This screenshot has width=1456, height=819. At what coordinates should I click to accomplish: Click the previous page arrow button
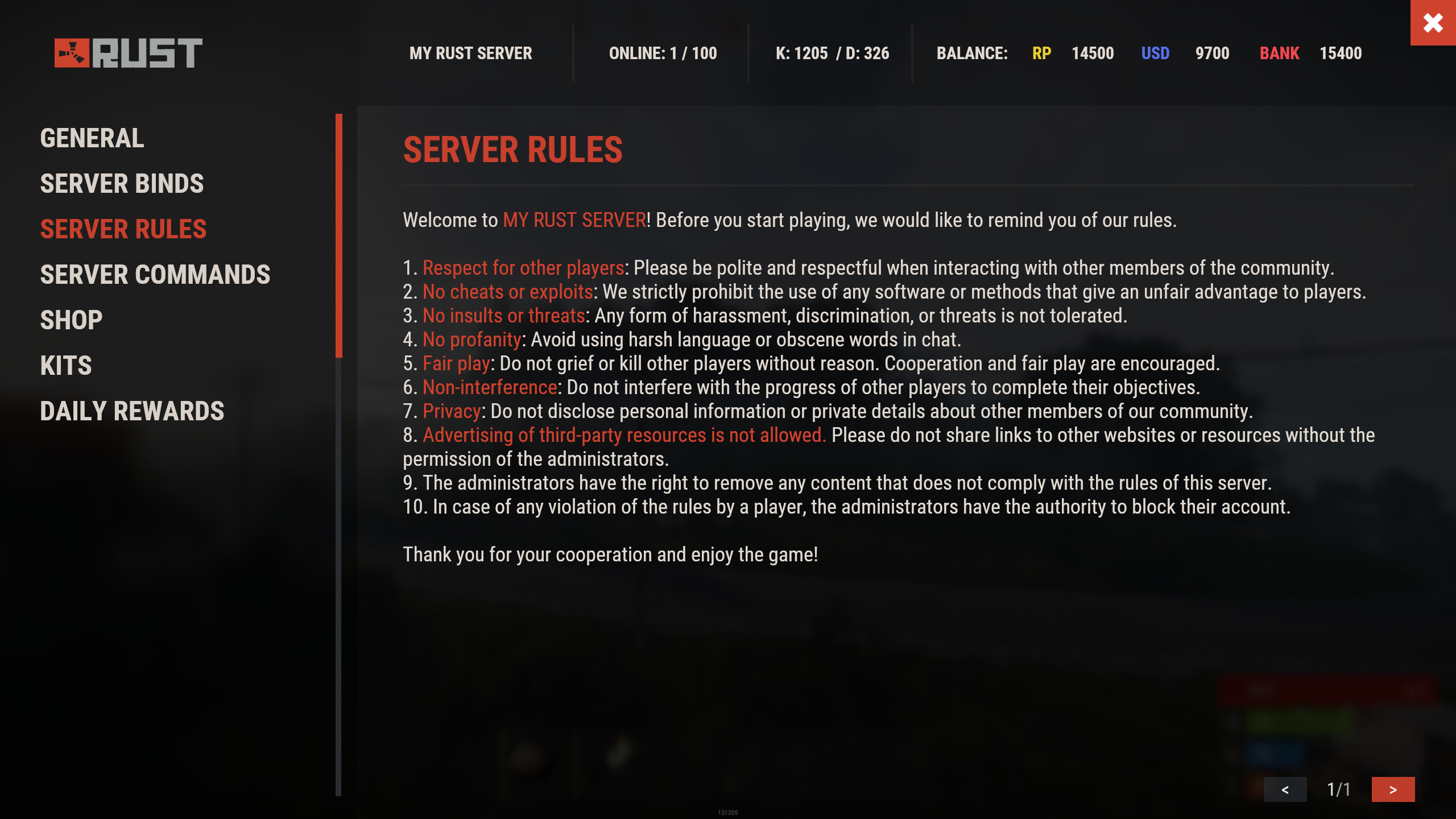coord(1285,789)
